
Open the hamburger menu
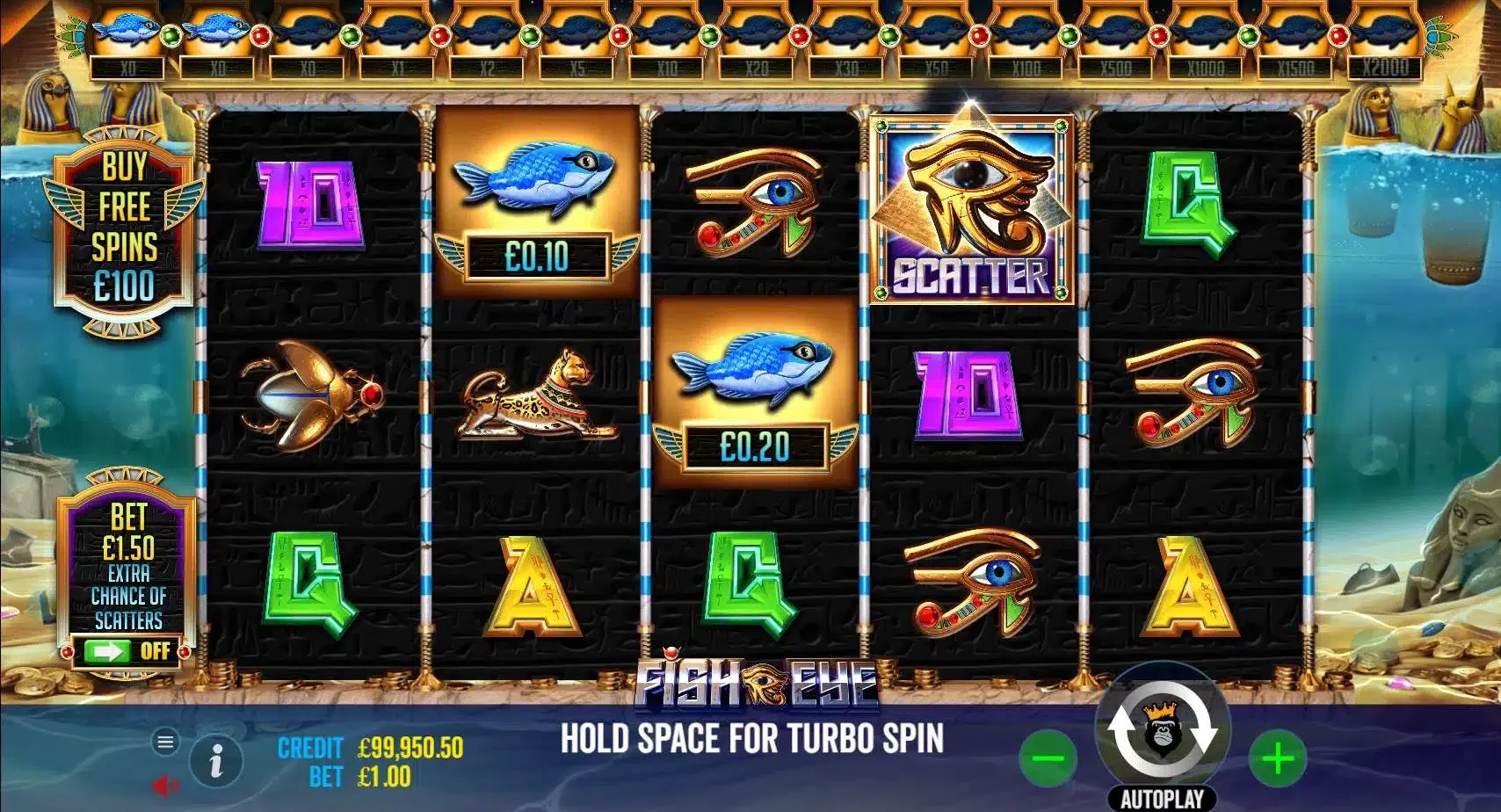[x=165, y=742]
